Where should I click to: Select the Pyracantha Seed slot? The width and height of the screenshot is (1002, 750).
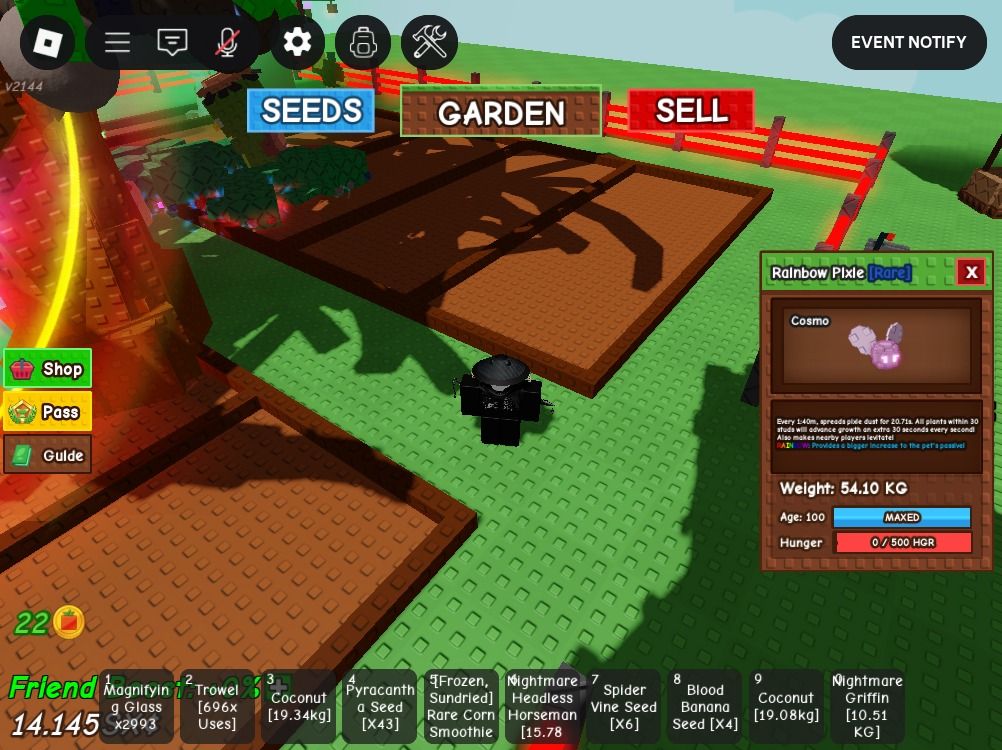tap(379, 706)
